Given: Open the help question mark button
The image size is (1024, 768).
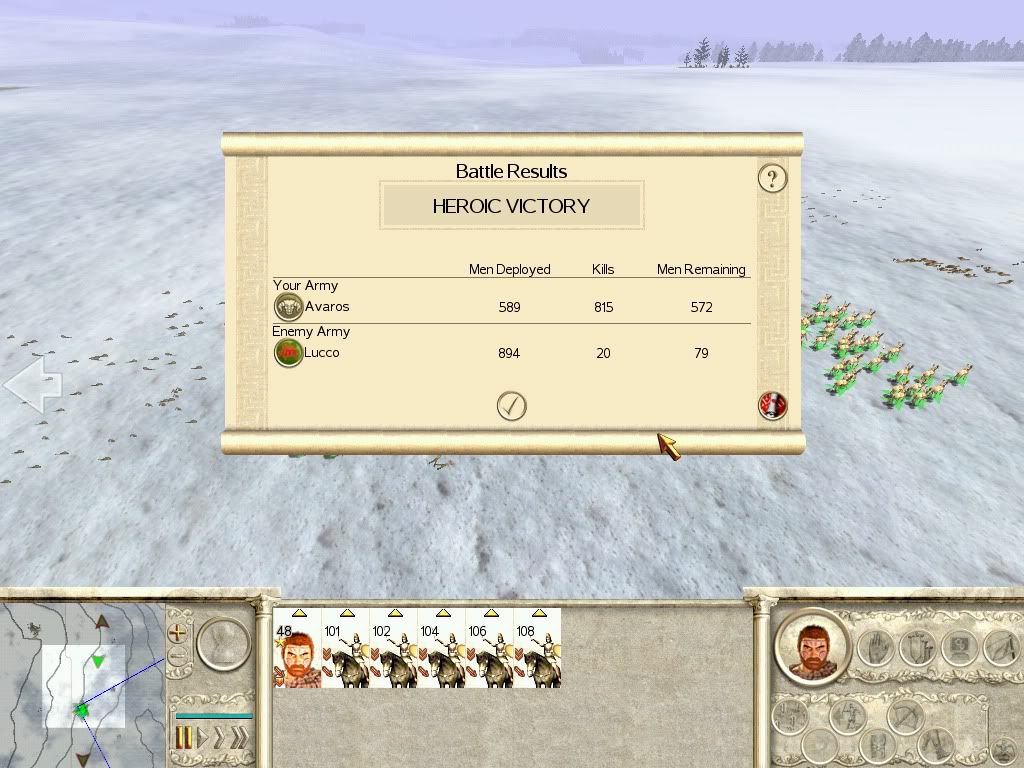Looking at the screenshot, I should point(771,179).
